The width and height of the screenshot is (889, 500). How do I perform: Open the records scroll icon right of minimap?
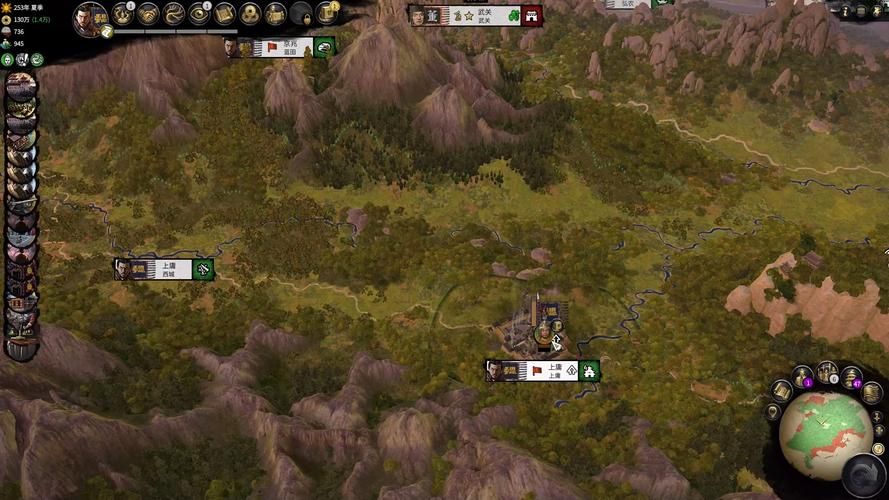tap(872, 393)
